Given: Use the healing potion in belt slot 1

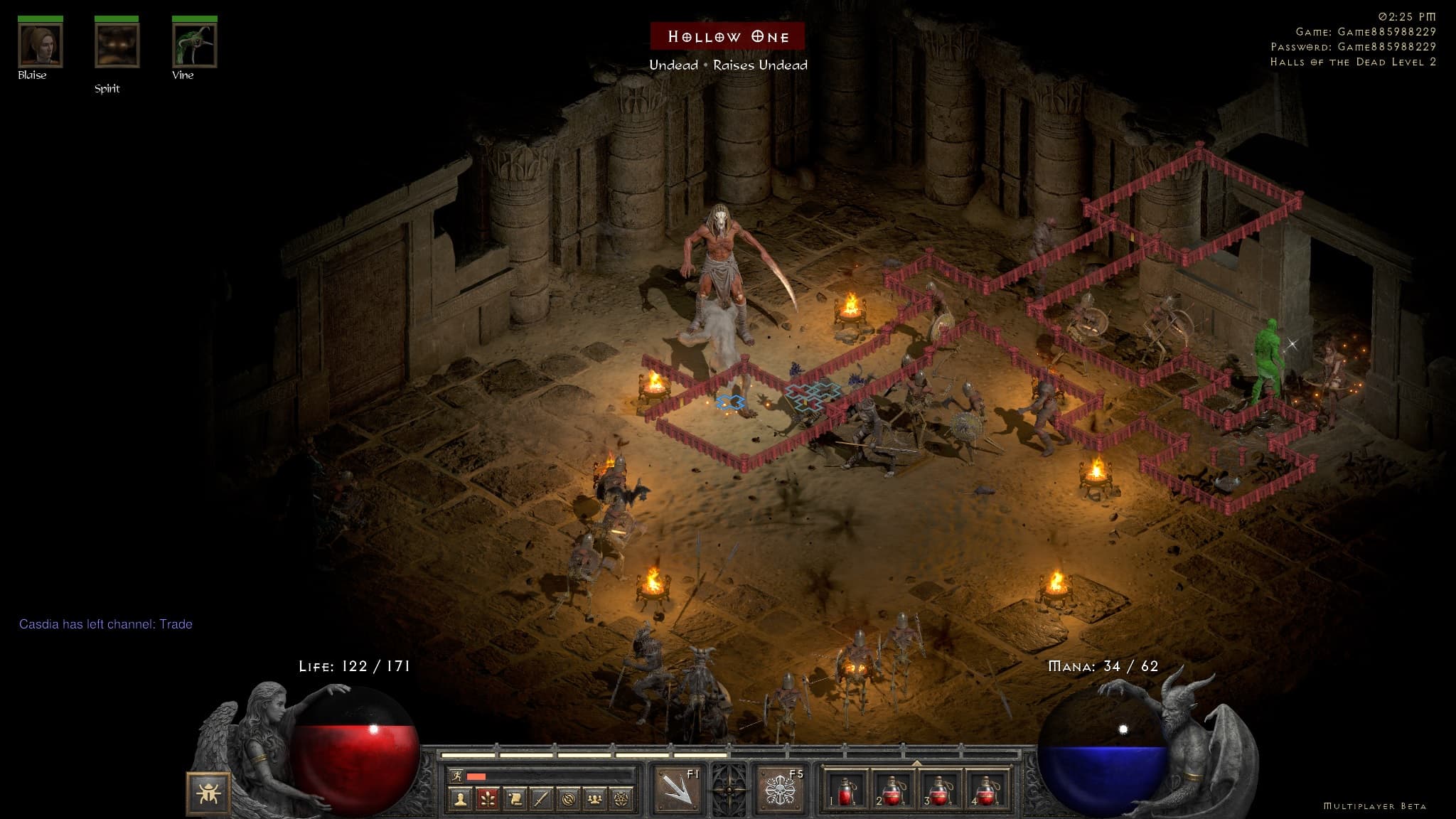Looking at the screenshot, I should [x=846, y=790].
